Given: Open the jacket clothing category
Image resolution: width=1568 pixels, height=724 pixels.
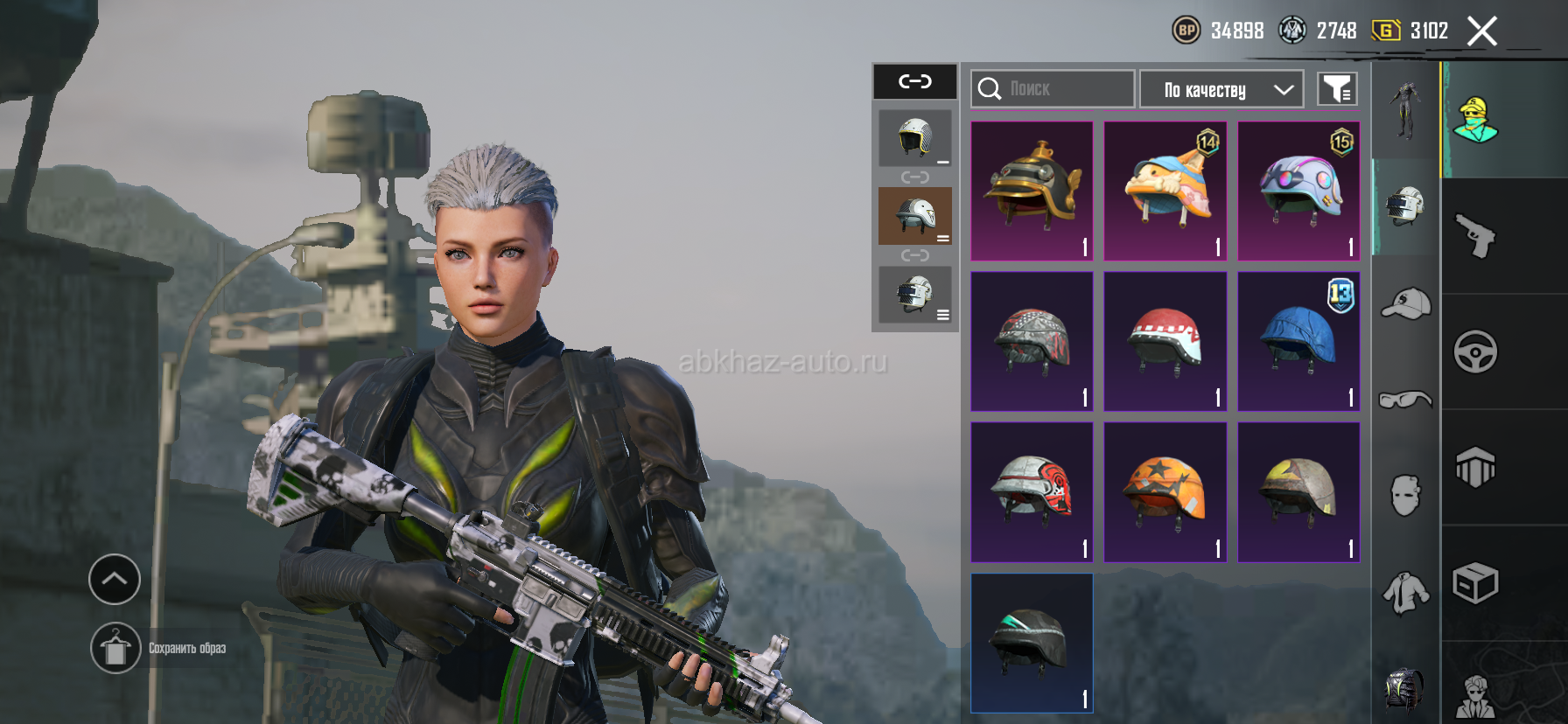Looking at the screenshot, I should pyautogui.click(x=1405, y=593).
